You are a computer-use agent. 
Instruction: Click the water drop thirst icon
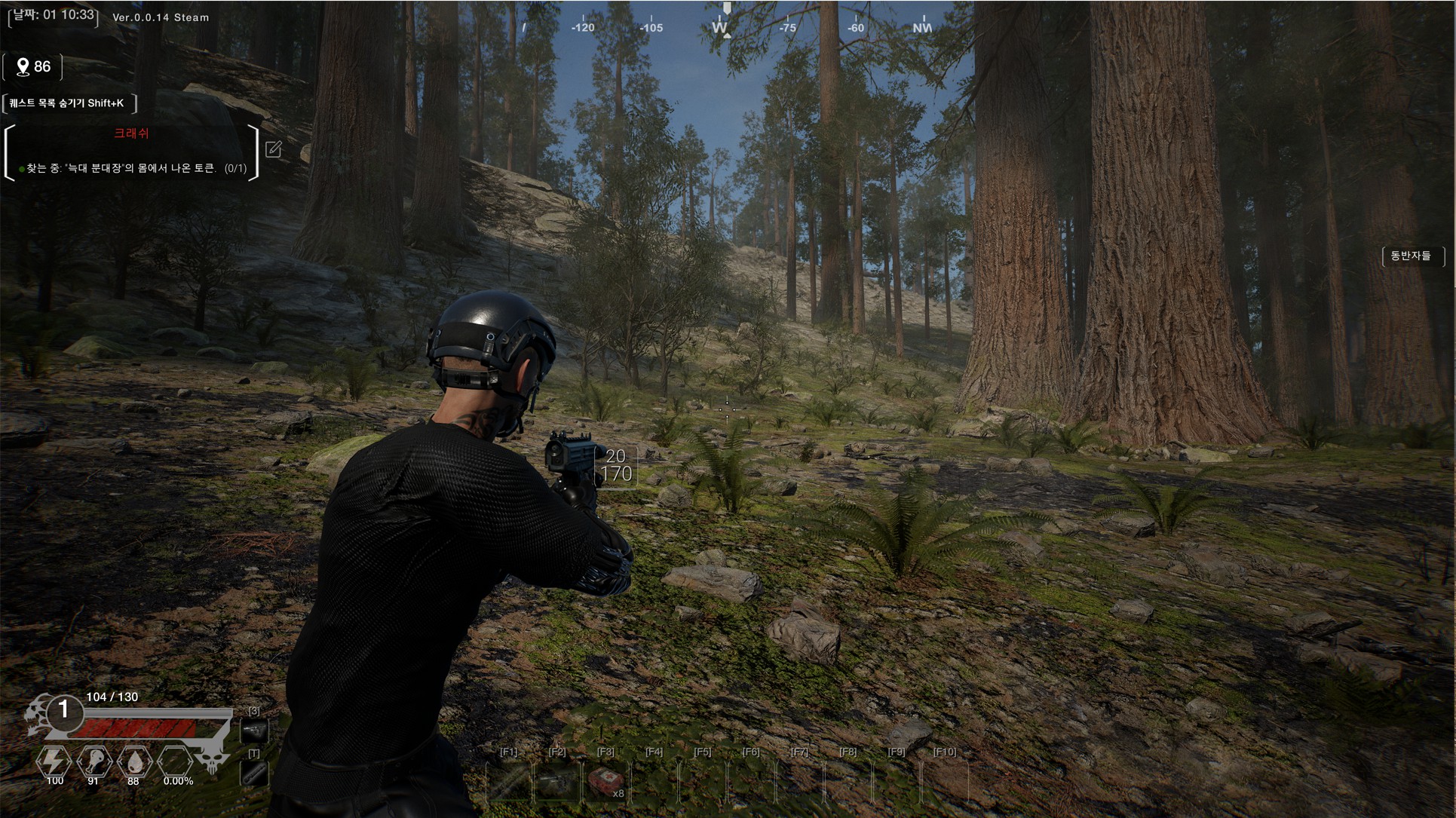click(133, 761)
